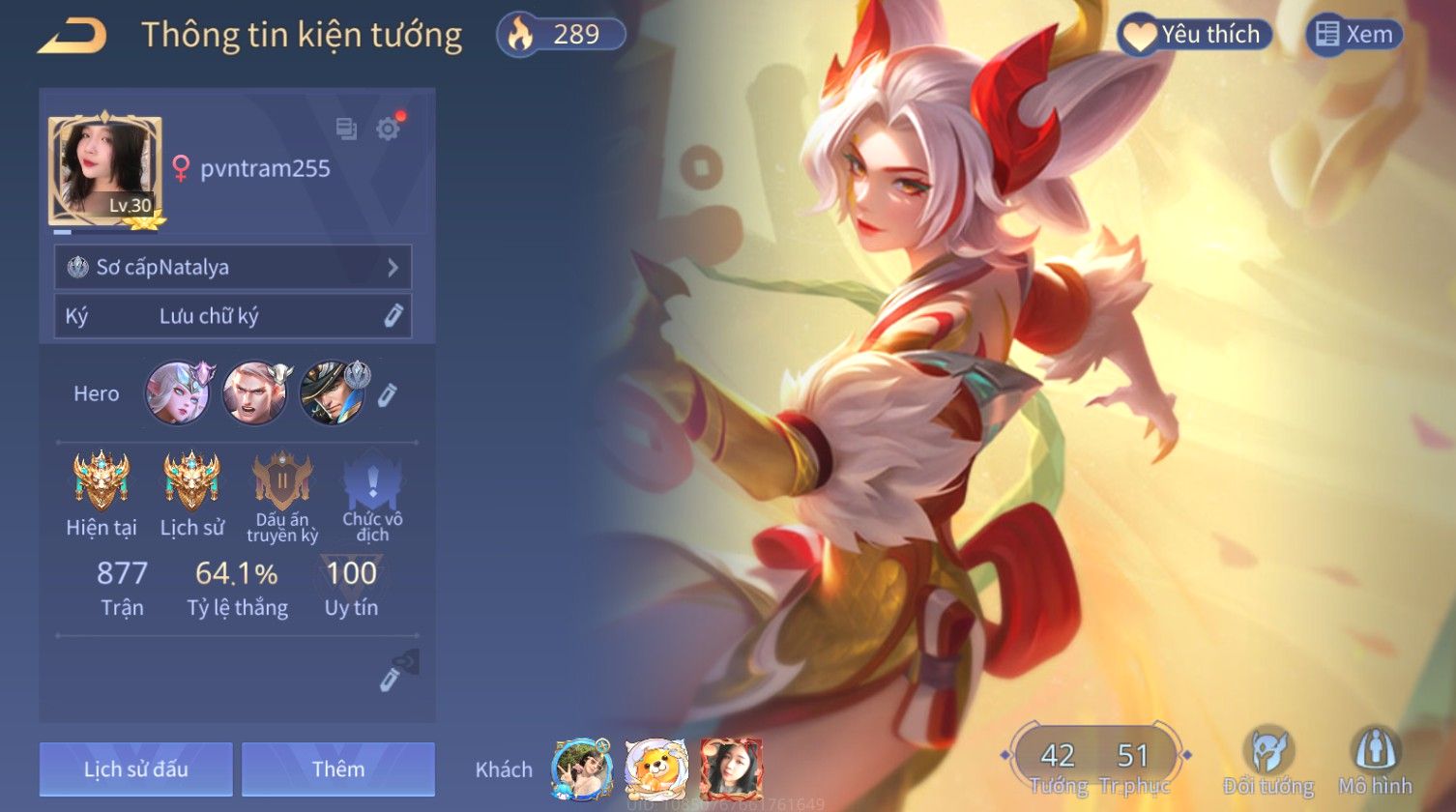
Task: Select the cowboy-hat hero portrait
Action: tap(332, 393)
